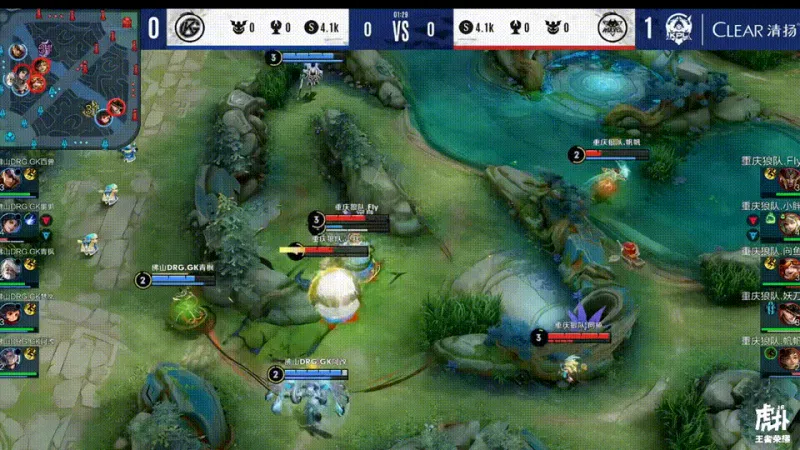Select player Fly's hero portrait
The image size is (800, 450).
pos(789,180)
